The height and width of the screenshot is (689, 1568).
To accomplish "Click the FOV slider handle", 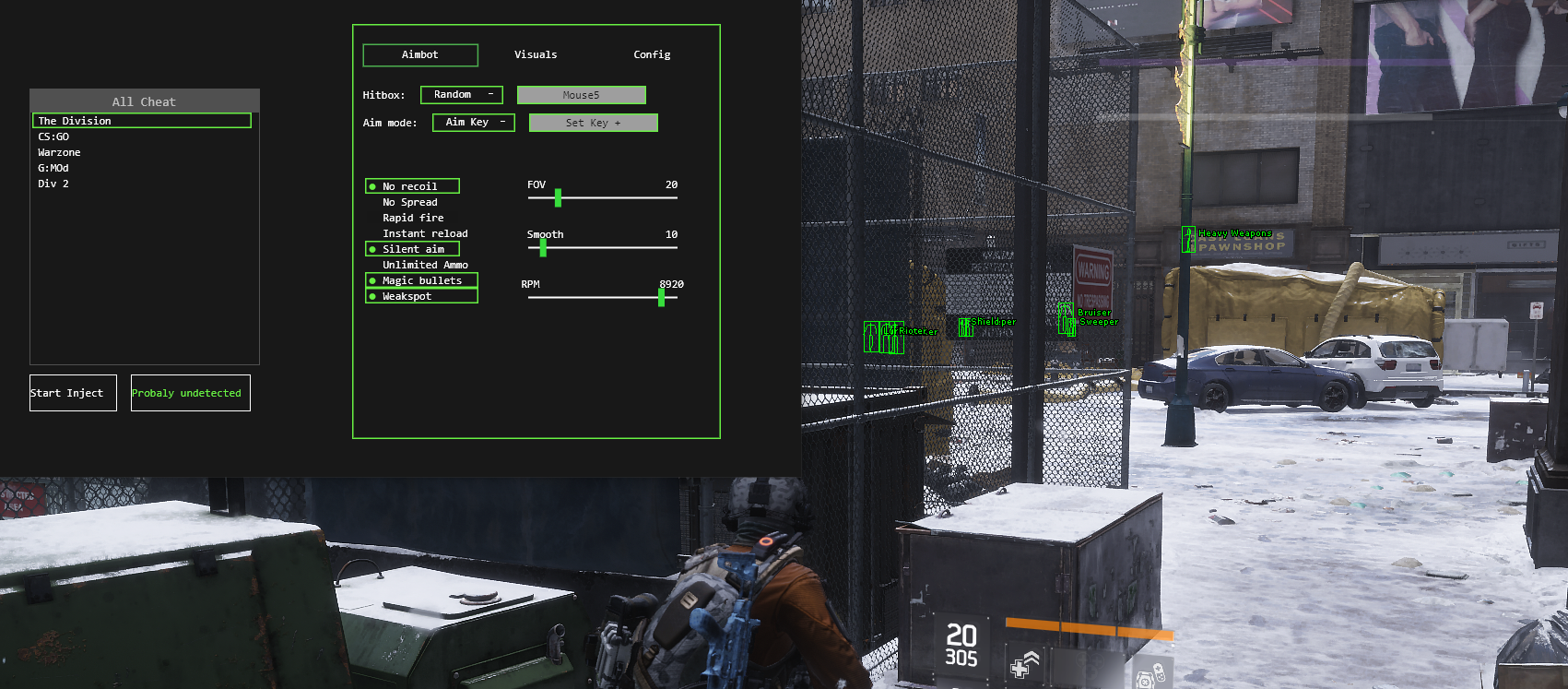I will 558,197.
